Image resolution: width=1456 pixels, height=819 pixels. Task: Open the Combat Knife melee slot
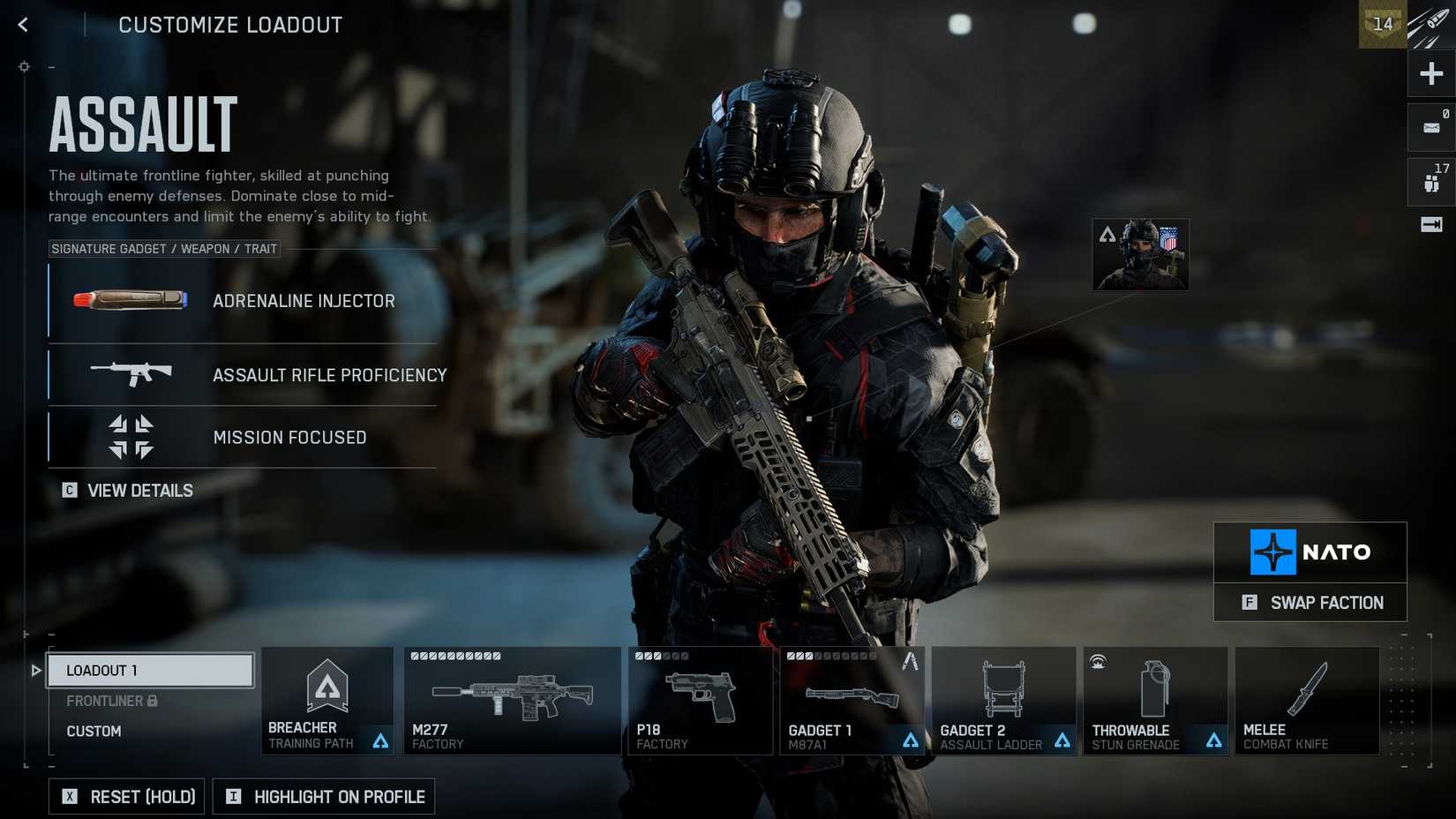click(x=1308, y=701)
